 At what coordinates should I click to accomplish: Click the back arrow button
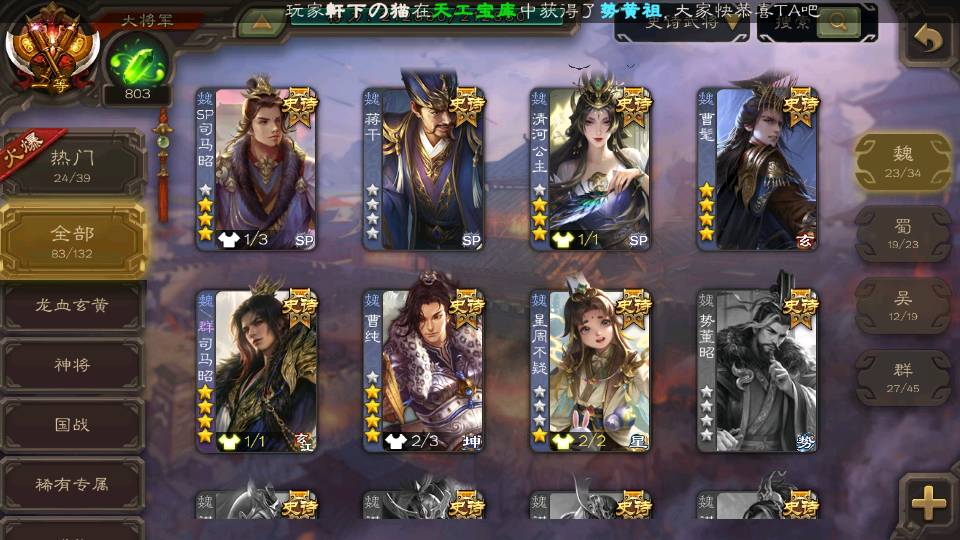coord(929,40)
